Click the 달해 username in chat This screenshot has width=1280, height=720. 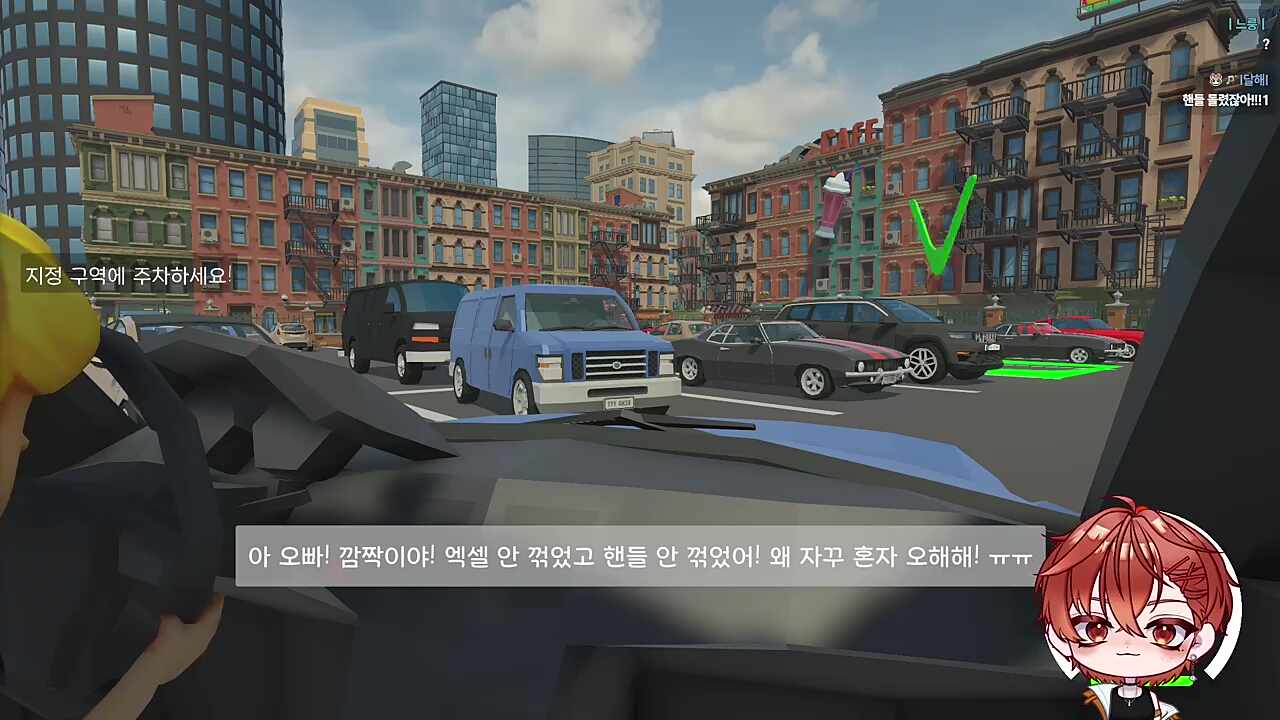[1255, 81]
